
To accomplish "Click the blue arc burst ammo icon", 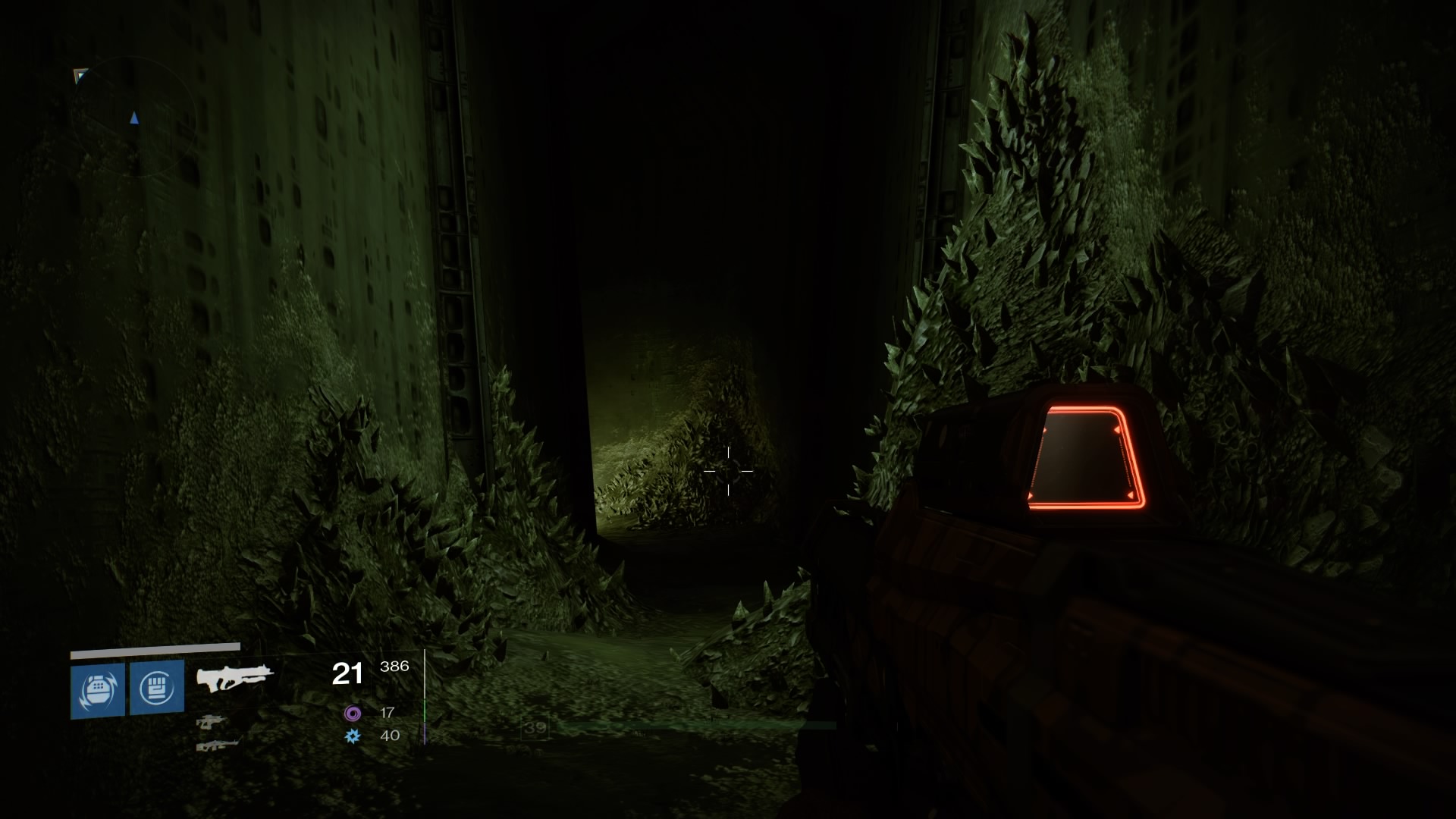I will point(353,736).
